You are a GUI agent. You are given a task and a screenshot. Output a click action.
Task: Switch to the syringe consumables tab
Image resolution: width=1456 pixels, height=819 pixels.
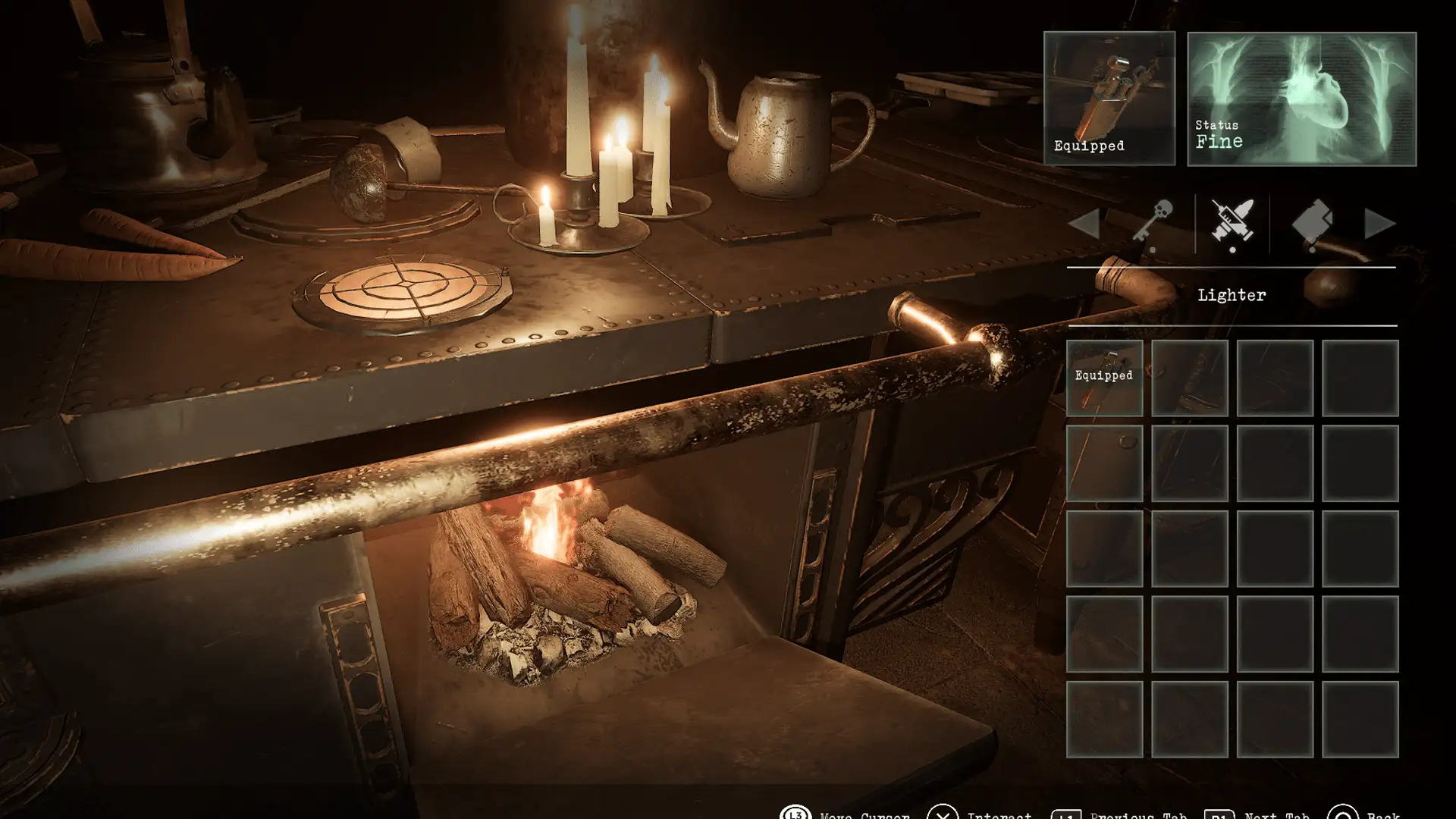(1232, 223)
